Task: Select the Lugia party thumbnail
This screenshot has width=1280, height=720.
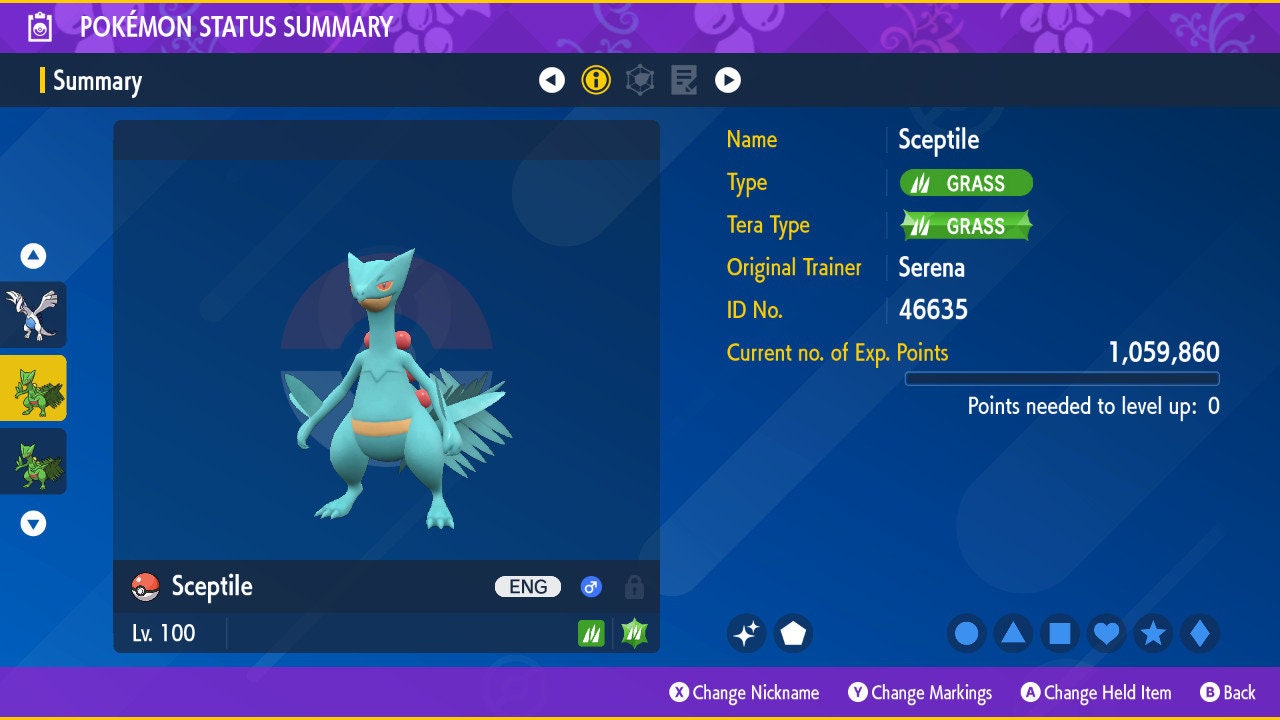Action: coord(33,314)
